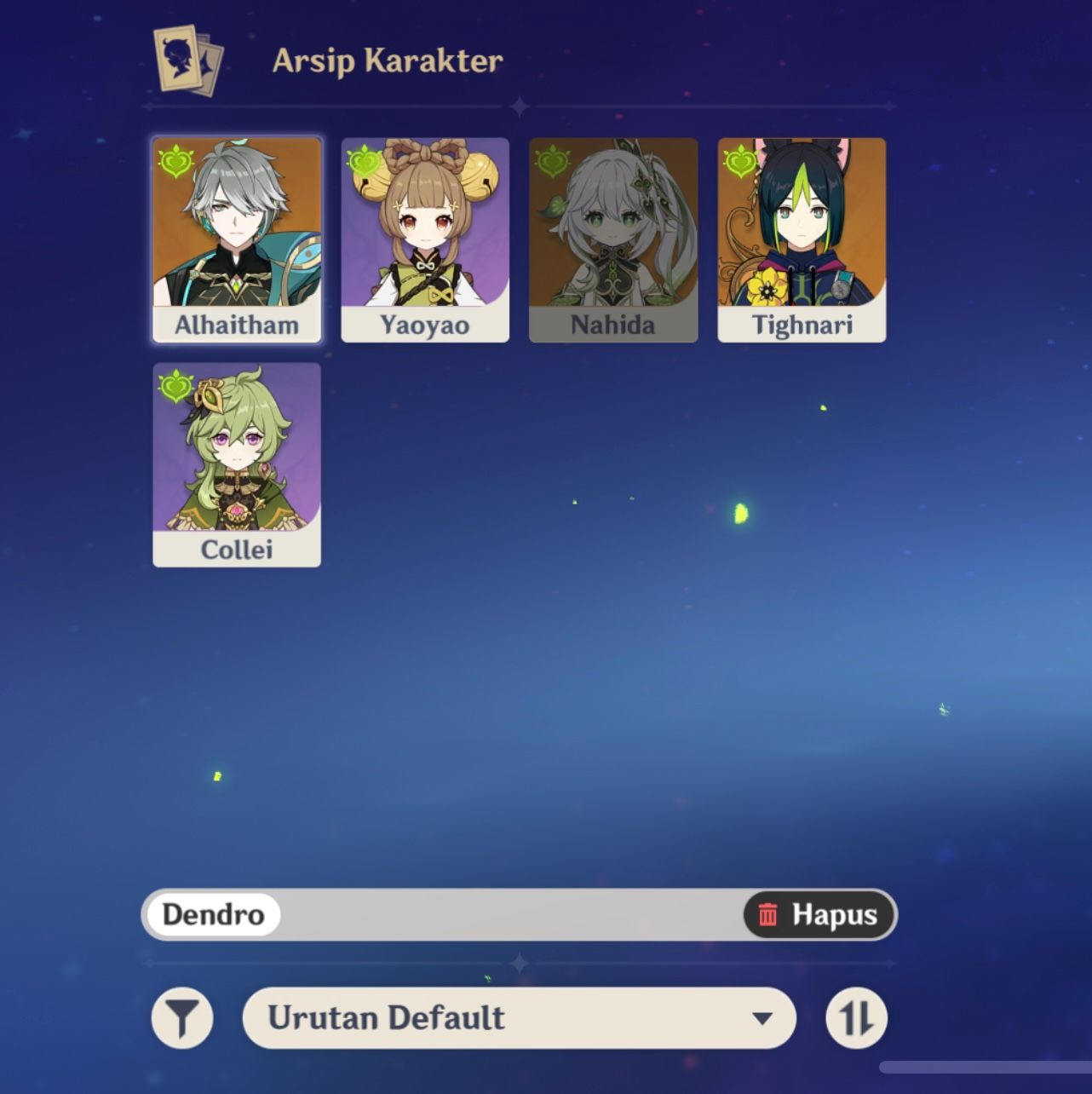The height and width of the screenshot is (1094, 1092).
Task: Deselect the highlighted Alhaitham card
Action: point(236,239)
